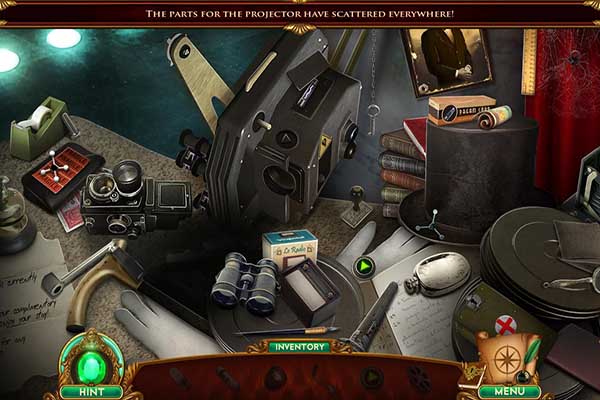
Task: Toggle the Inventory tab
Action: (x=298, y=347)
